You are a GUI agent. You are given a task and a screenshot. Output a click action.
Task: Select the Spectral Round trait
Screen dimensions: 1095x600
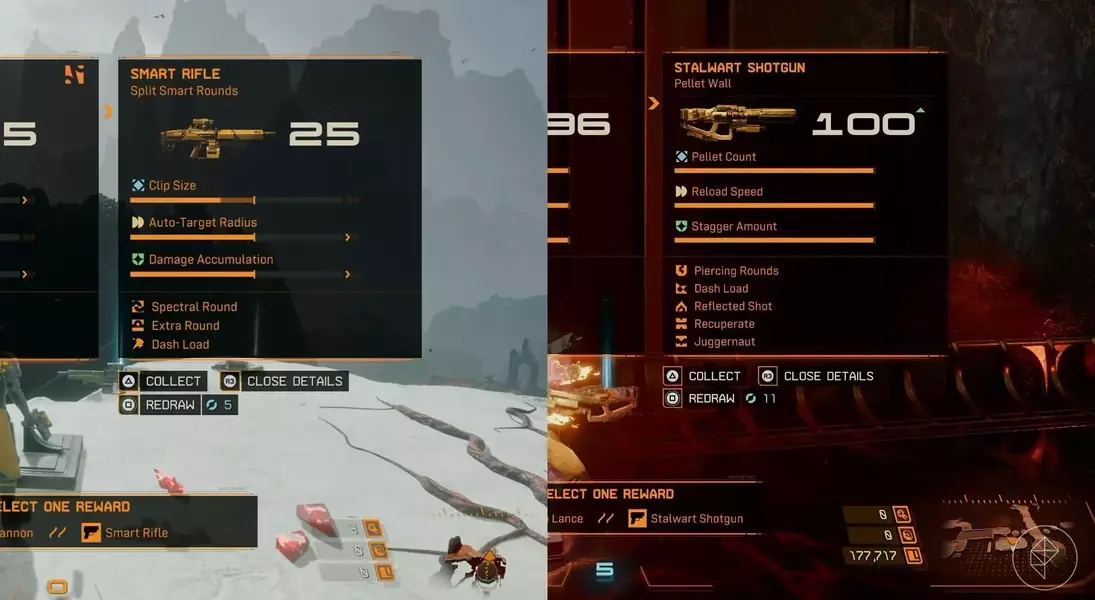click(x=193, y=307)
